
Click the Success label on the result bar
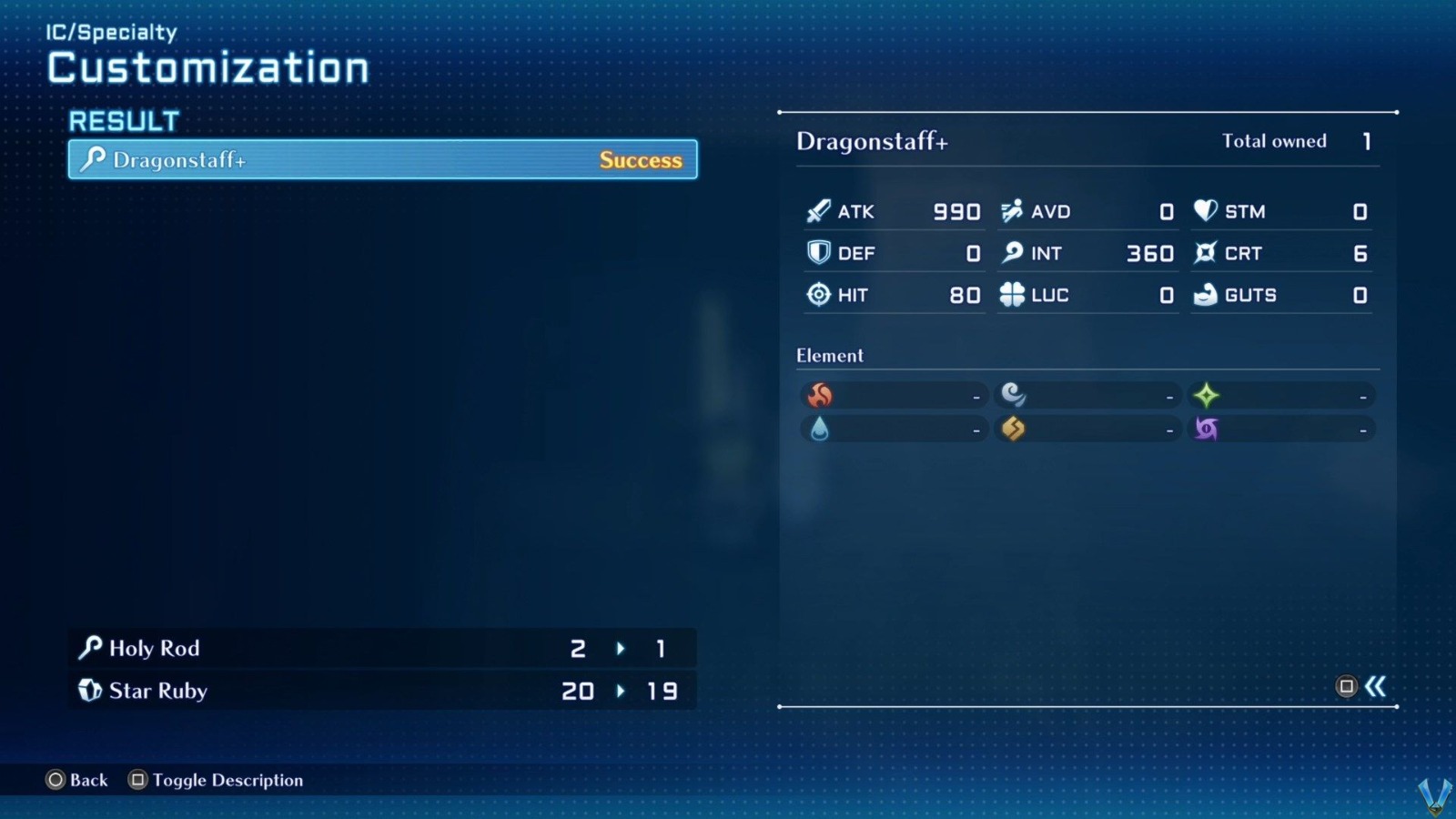click(641, 160)
